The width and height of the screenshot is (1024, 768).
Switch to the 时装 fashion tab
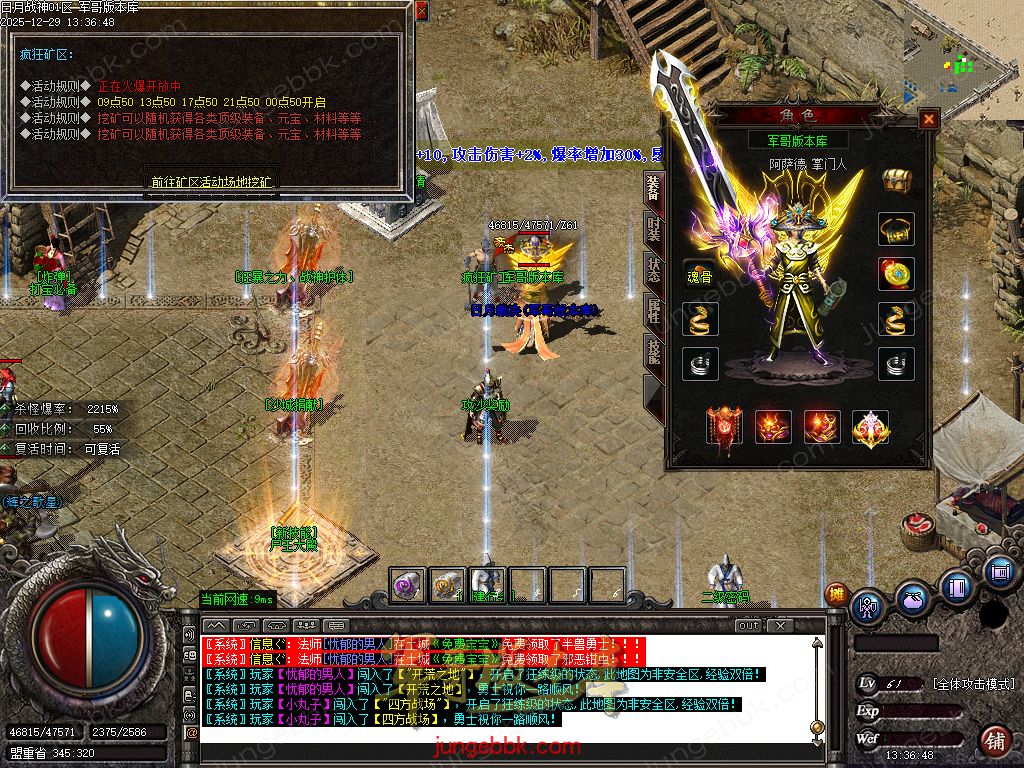(x=653, y=229)
